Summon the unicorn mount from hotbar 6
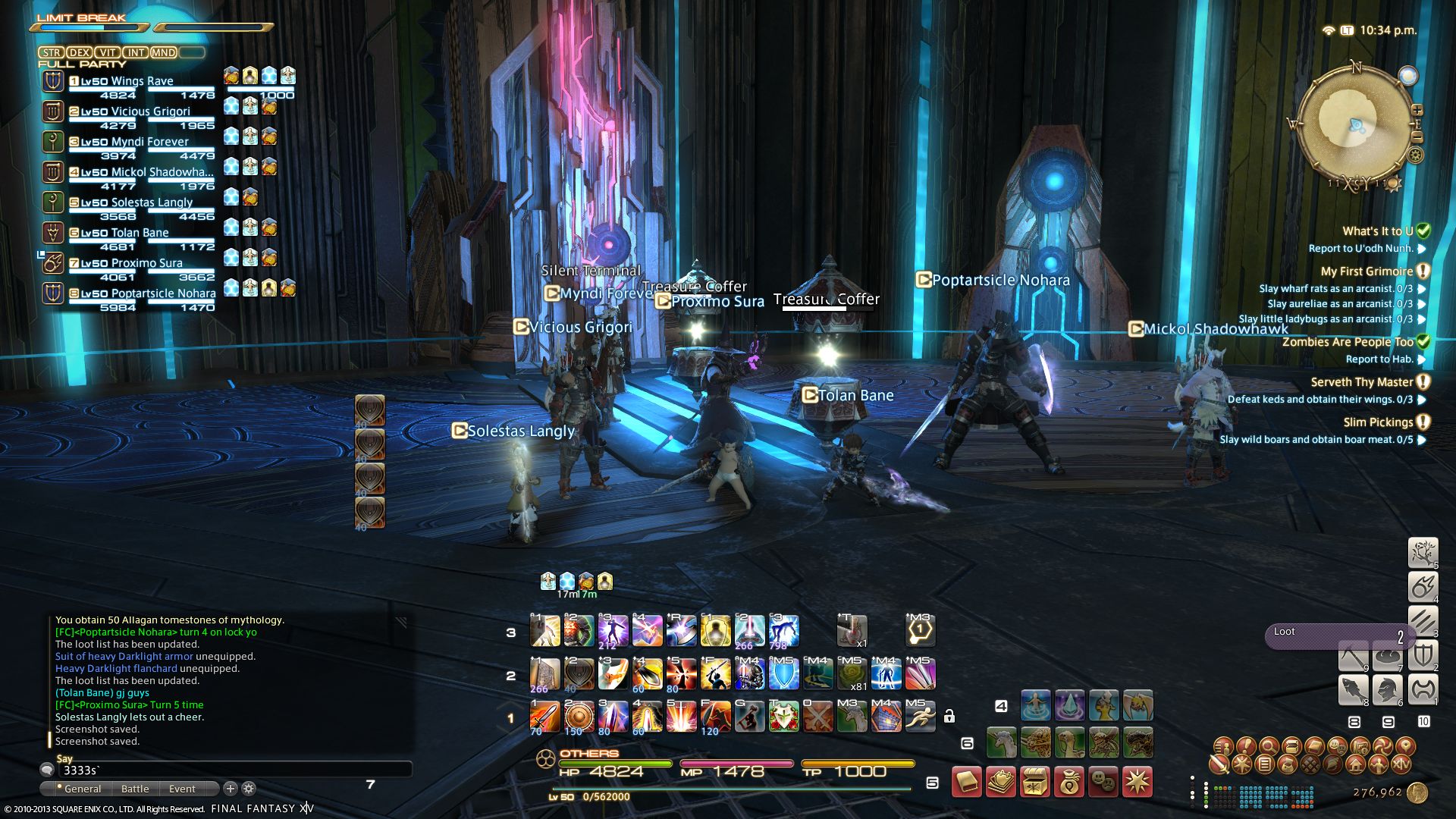Viewport: 1456px width, 819px height. [x=1001, y=742]
